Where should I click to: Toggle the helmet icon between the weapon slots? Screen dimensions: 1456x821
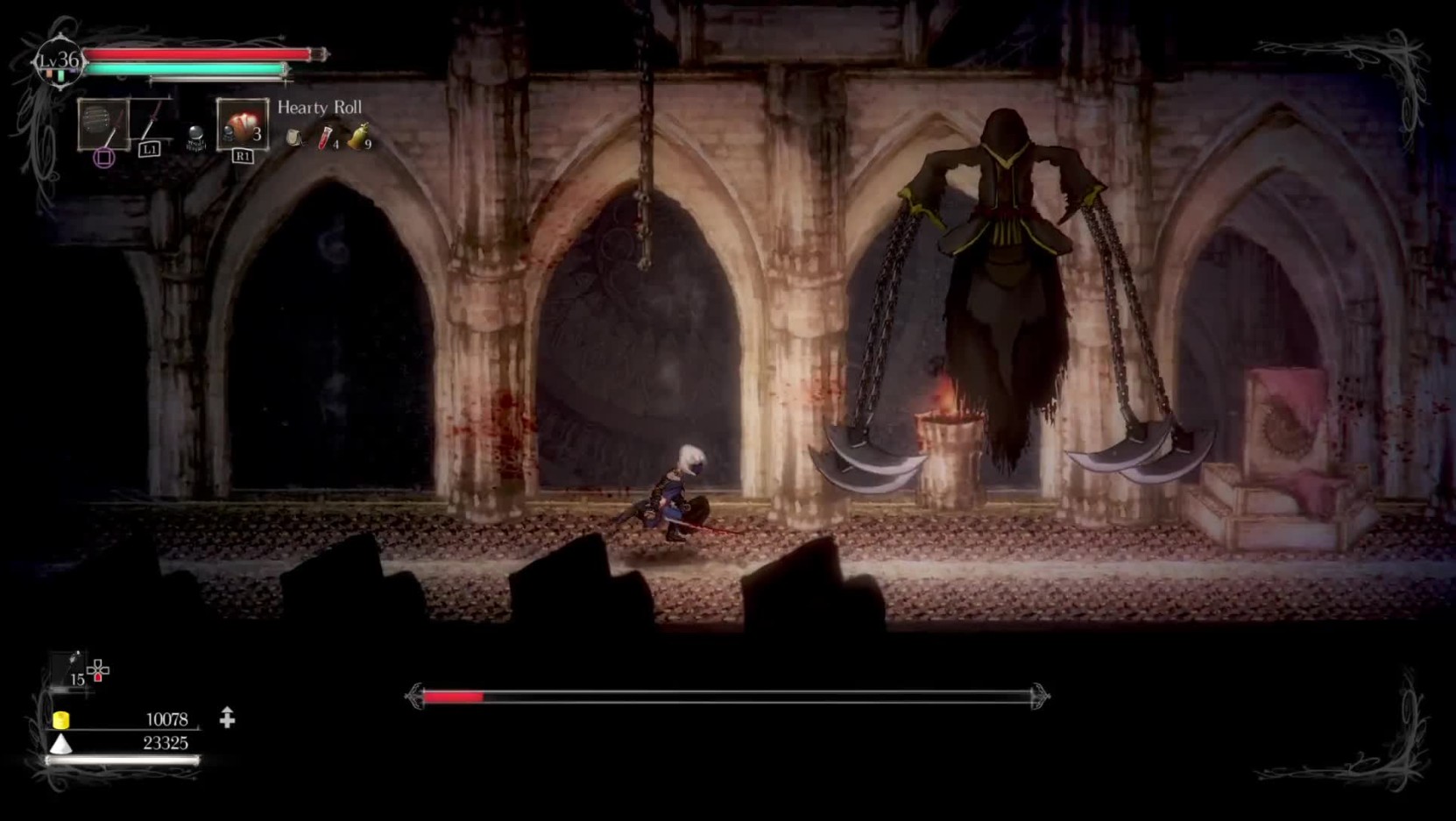pyautogui.click(x=196, y=137)
